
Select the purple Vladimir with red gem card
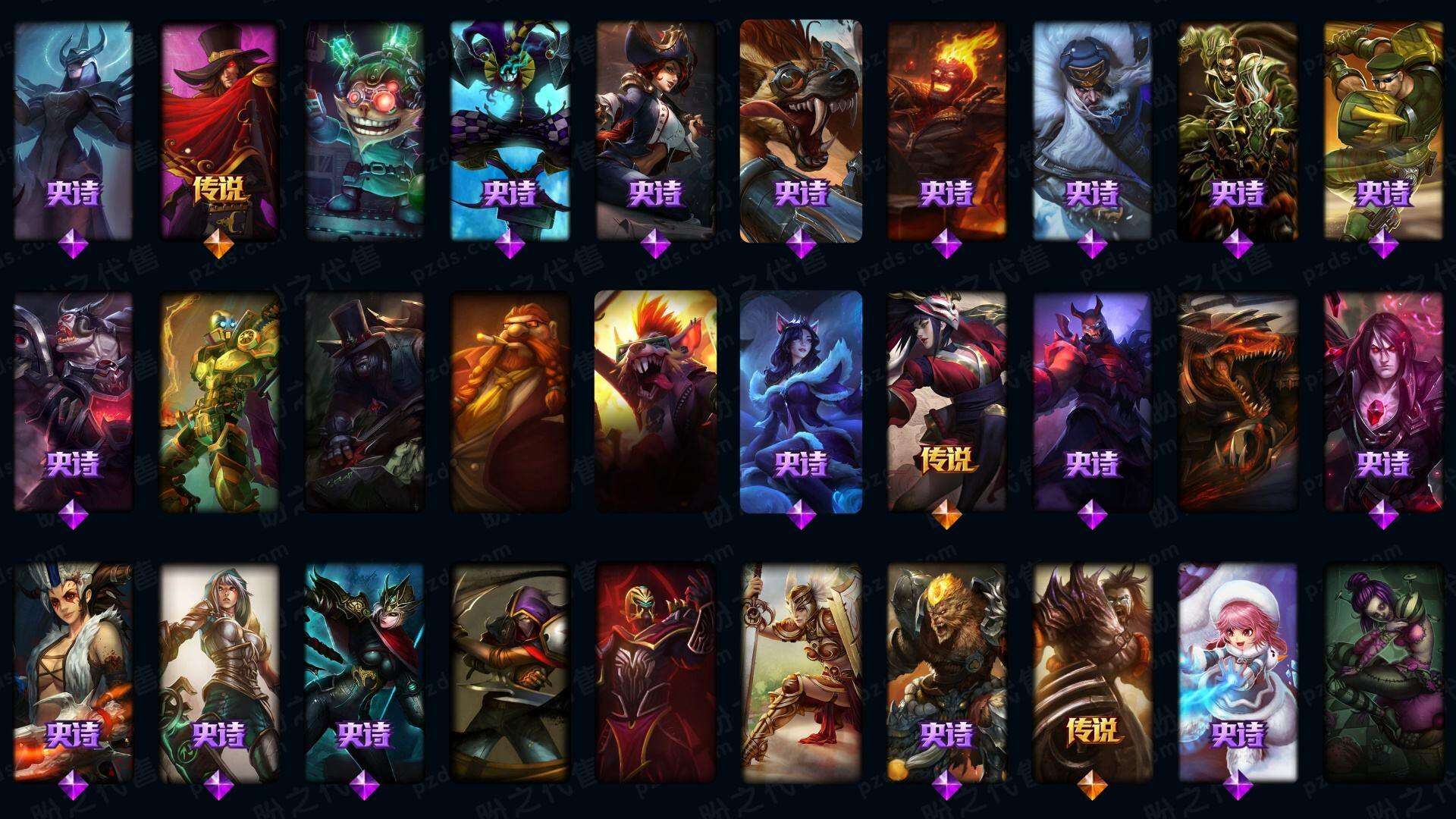(x=1383, y=402)
